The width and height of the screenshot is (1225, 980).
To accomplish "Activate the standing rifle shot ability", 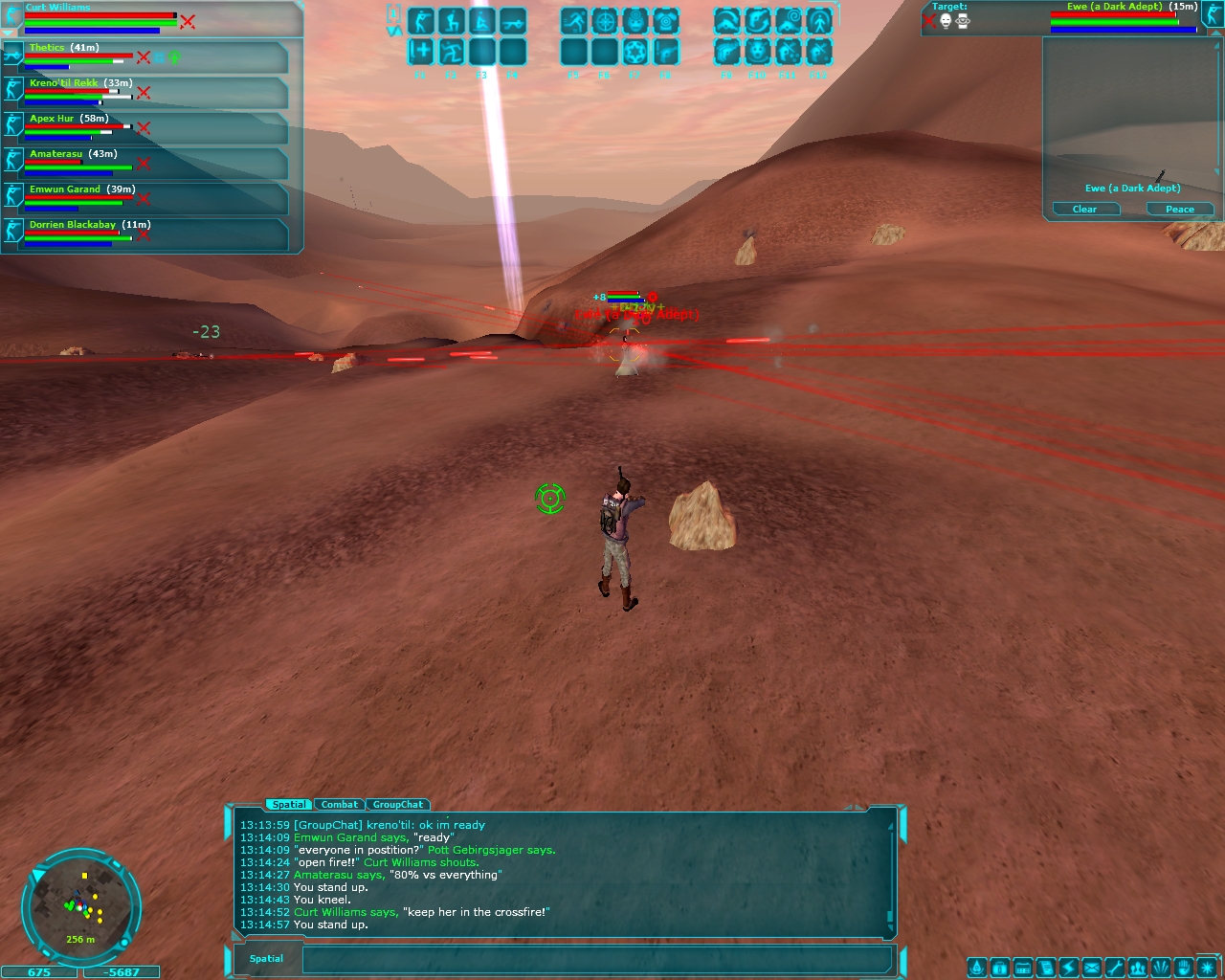I will click(x=421, y=21).
